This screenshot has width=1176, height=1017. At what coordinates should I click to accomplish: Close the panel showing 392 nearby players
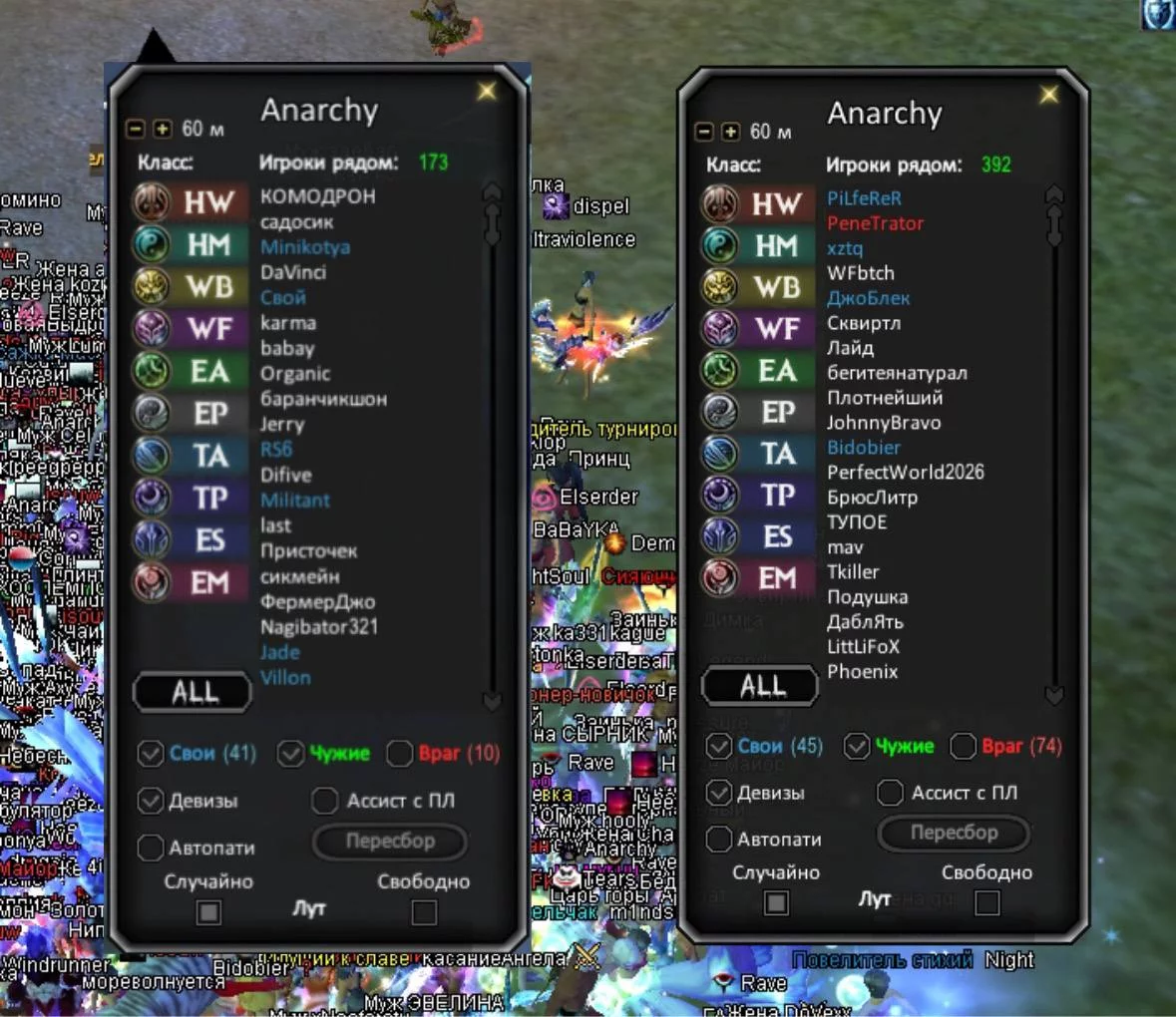point(1049,95)
